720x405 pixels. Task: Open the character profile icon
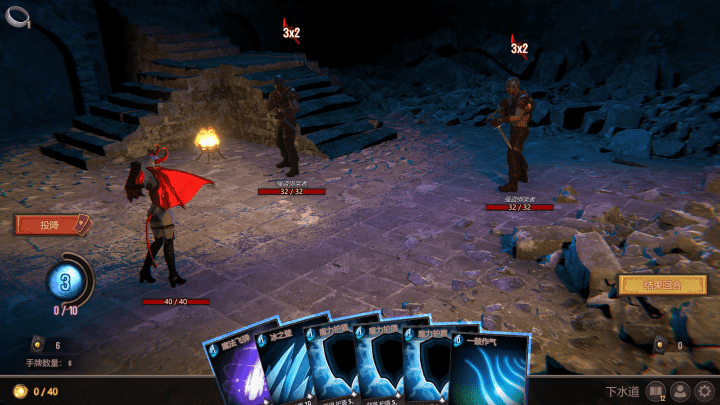(681, 391)
